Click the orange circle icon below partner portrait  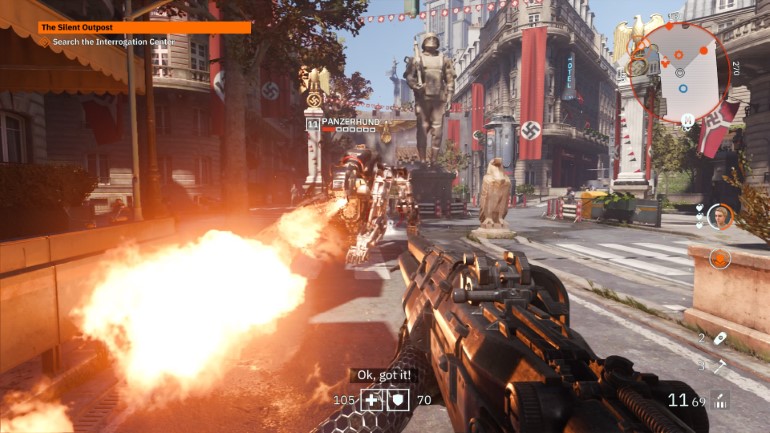pyautogui.click(x=720, y=258)
